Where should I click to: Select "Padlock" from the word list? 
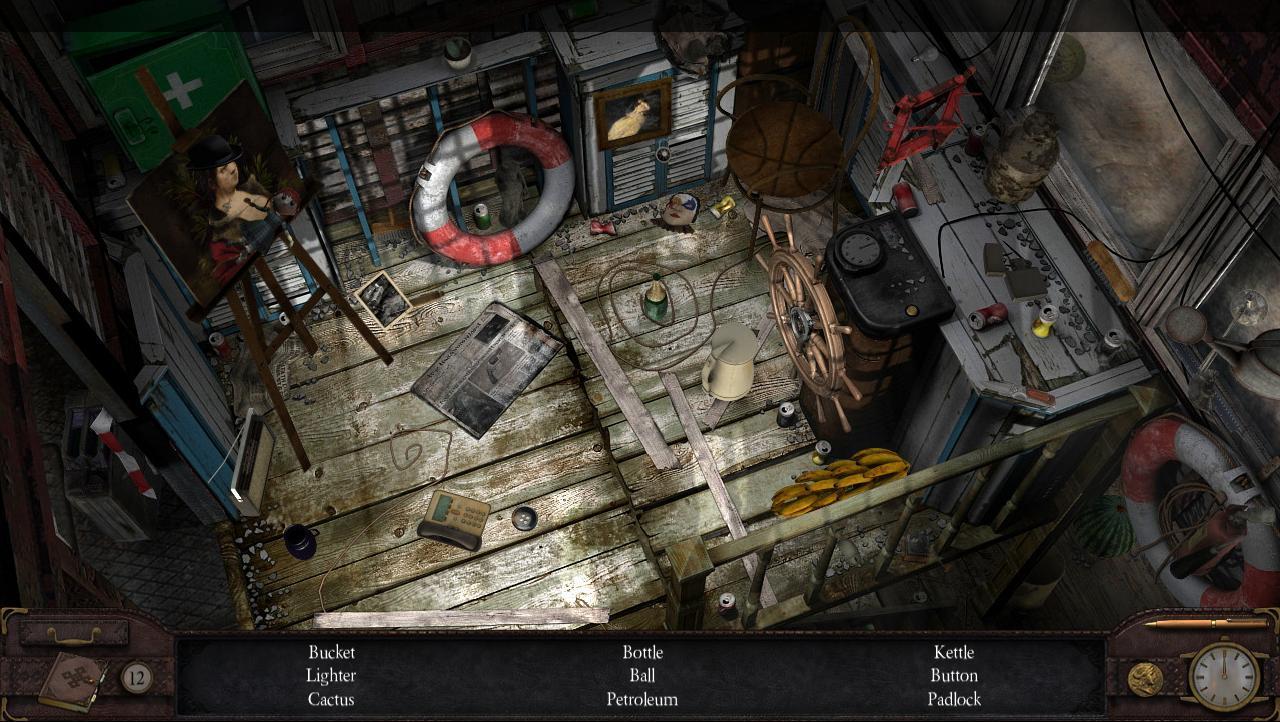tap(953, 700)
